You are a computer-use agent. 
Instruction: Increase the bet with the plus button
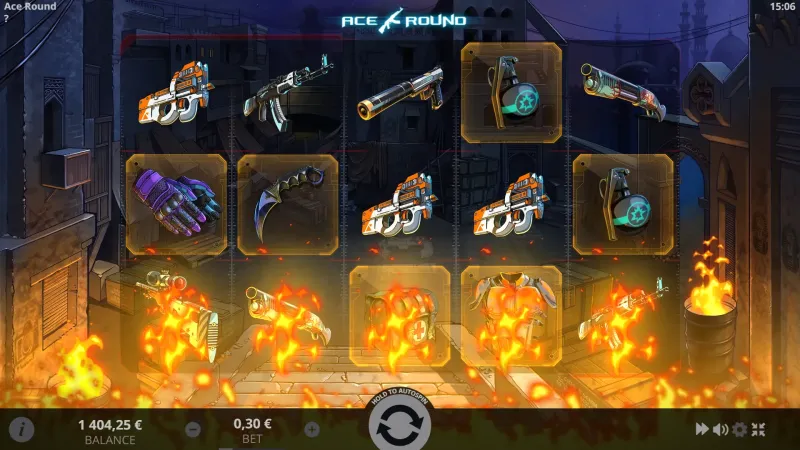point(311,429)
